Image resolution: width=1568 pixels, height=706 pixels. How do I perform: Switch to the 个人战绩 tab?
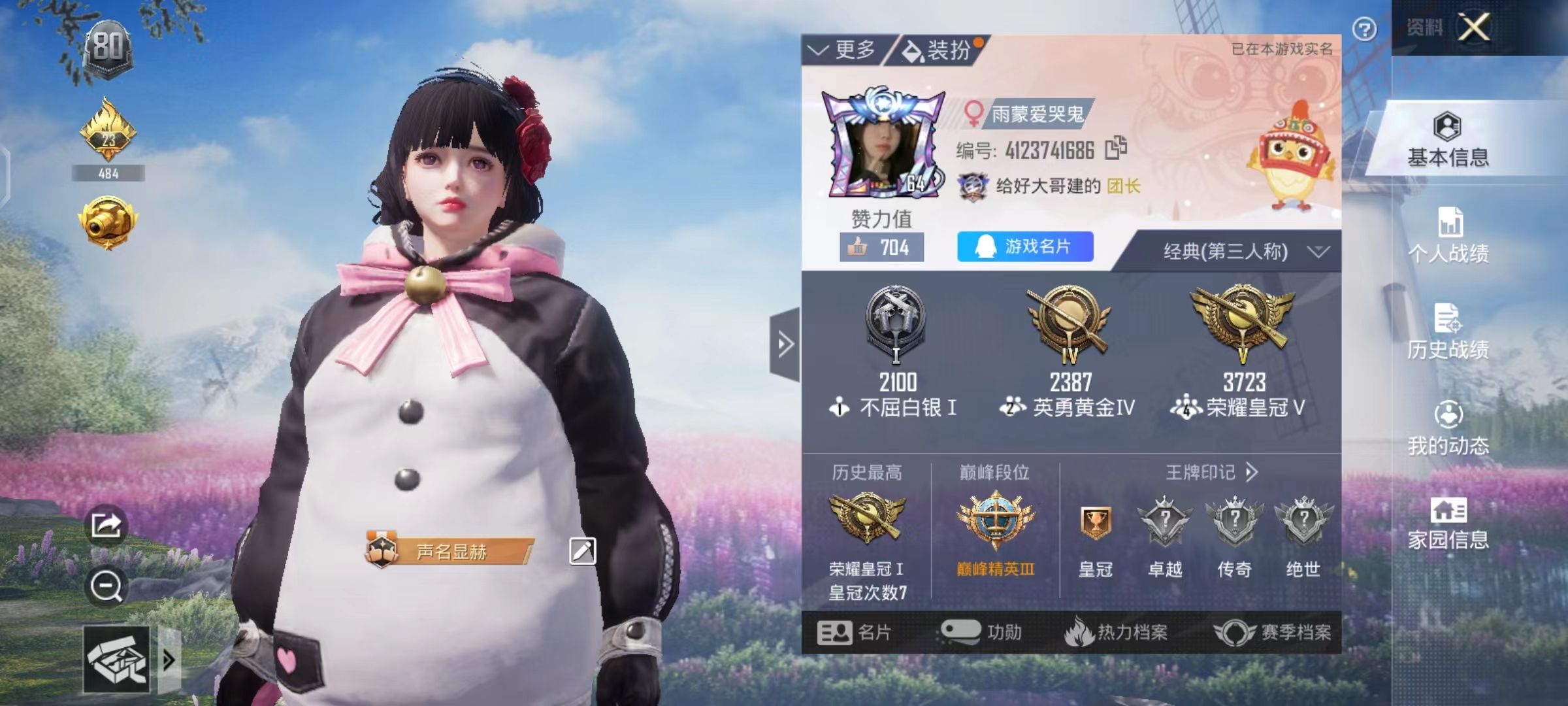[x=1448, y=235]
